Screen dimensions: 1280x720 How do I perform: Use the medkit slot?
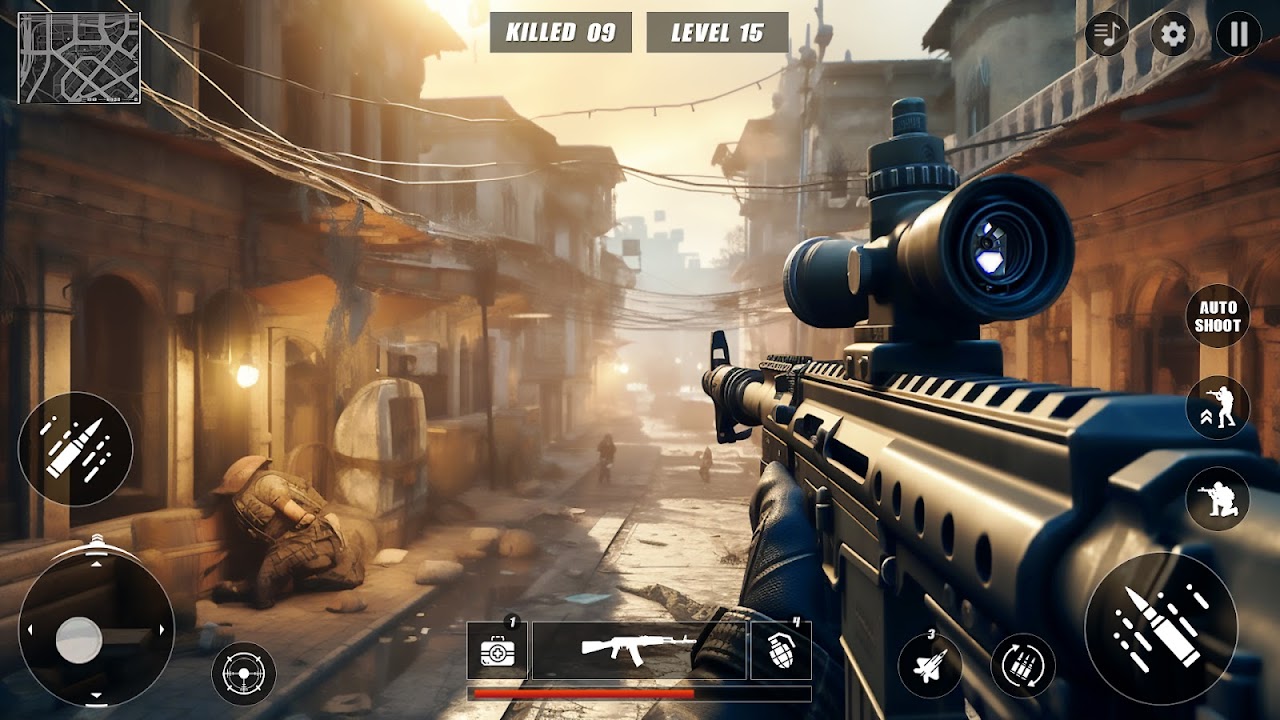point(498,651)
